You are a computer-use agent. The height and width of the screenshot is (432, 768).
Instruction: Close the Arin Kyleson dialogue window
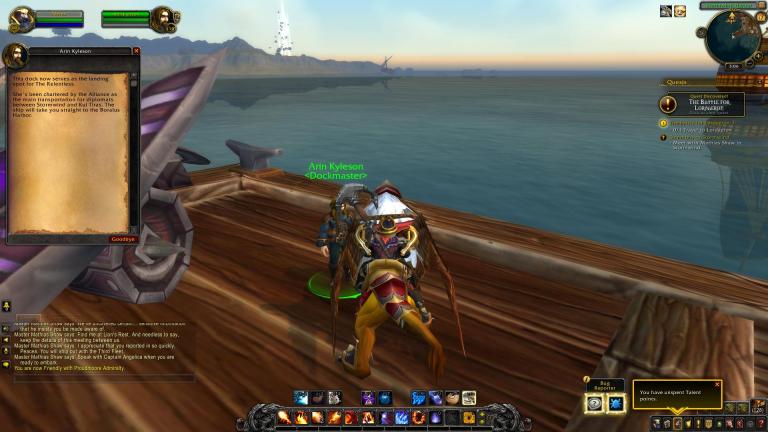tap(136, 51)
